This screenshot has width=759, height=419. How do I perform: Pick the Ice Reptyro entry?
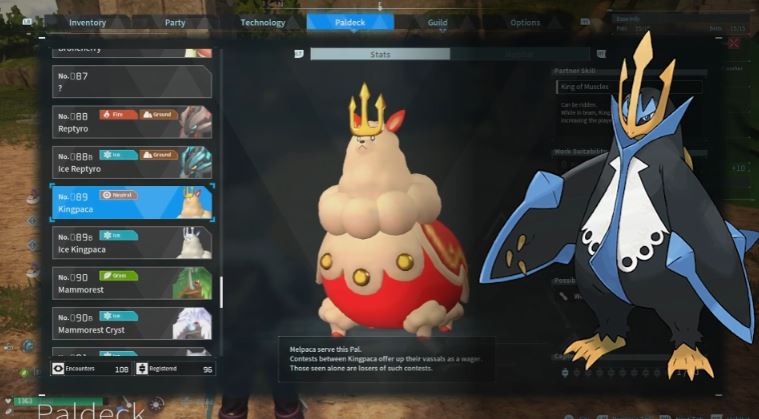pyautogui.click(x=131, y=161)
